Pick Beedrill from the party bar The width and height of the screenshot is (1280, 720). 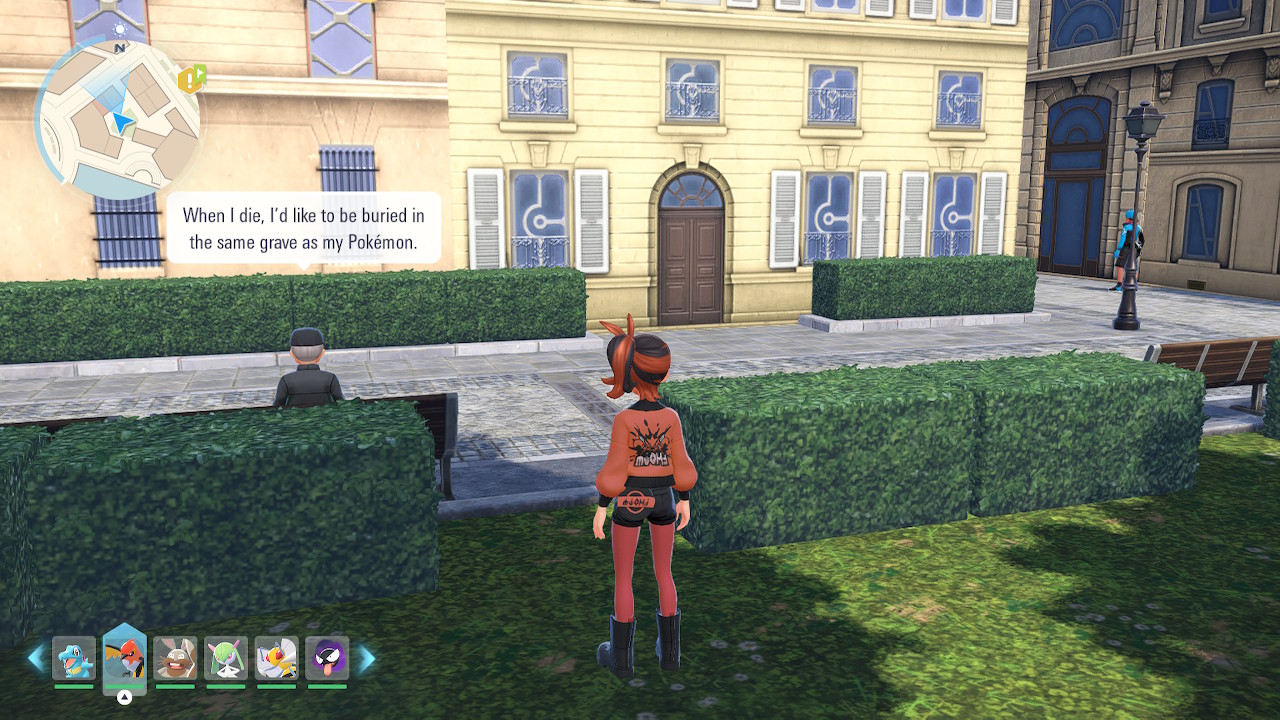point(276,658)
